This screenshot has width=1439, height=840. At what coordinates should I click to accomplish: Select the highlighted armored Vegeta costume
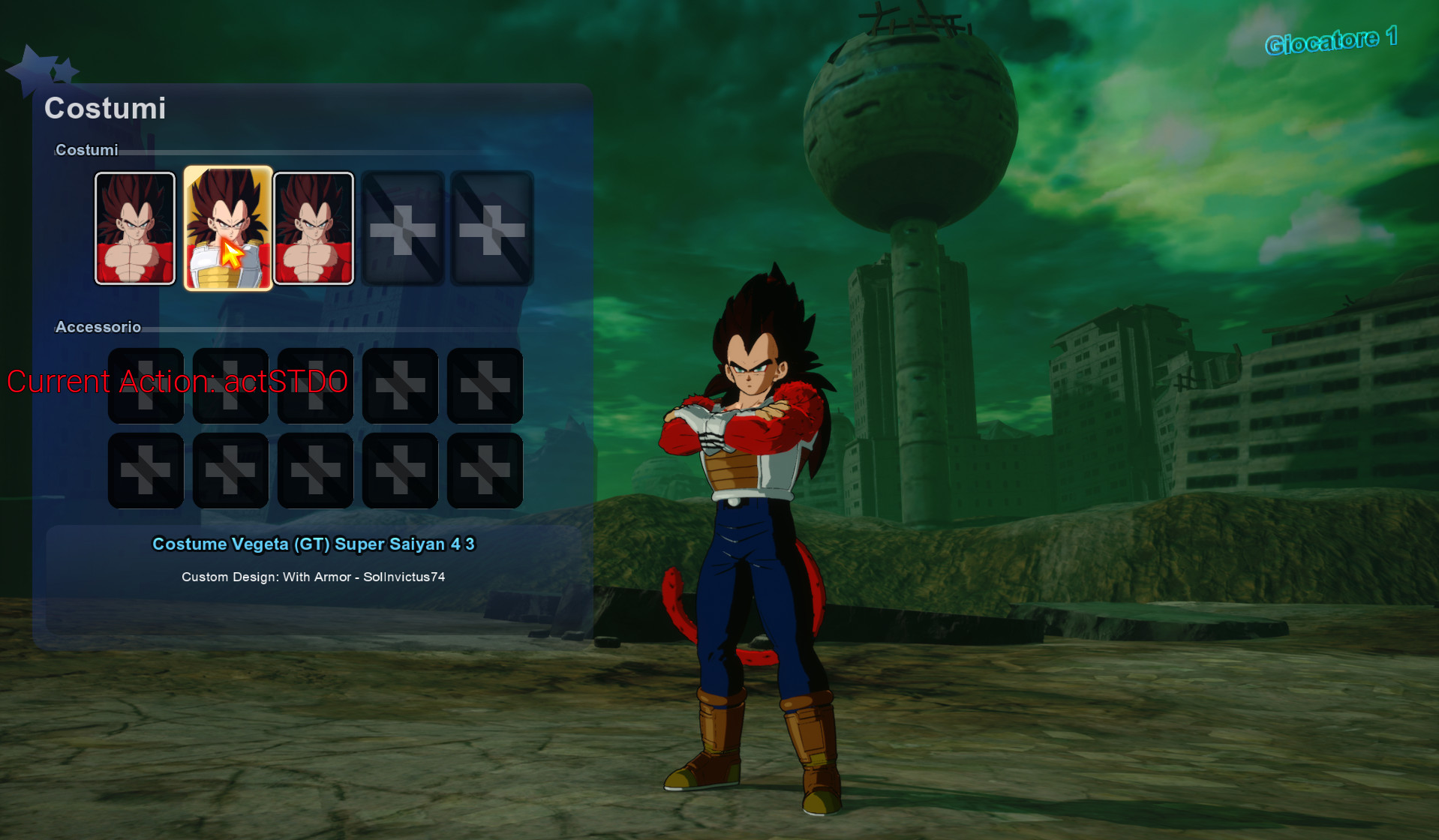(227, 227)
